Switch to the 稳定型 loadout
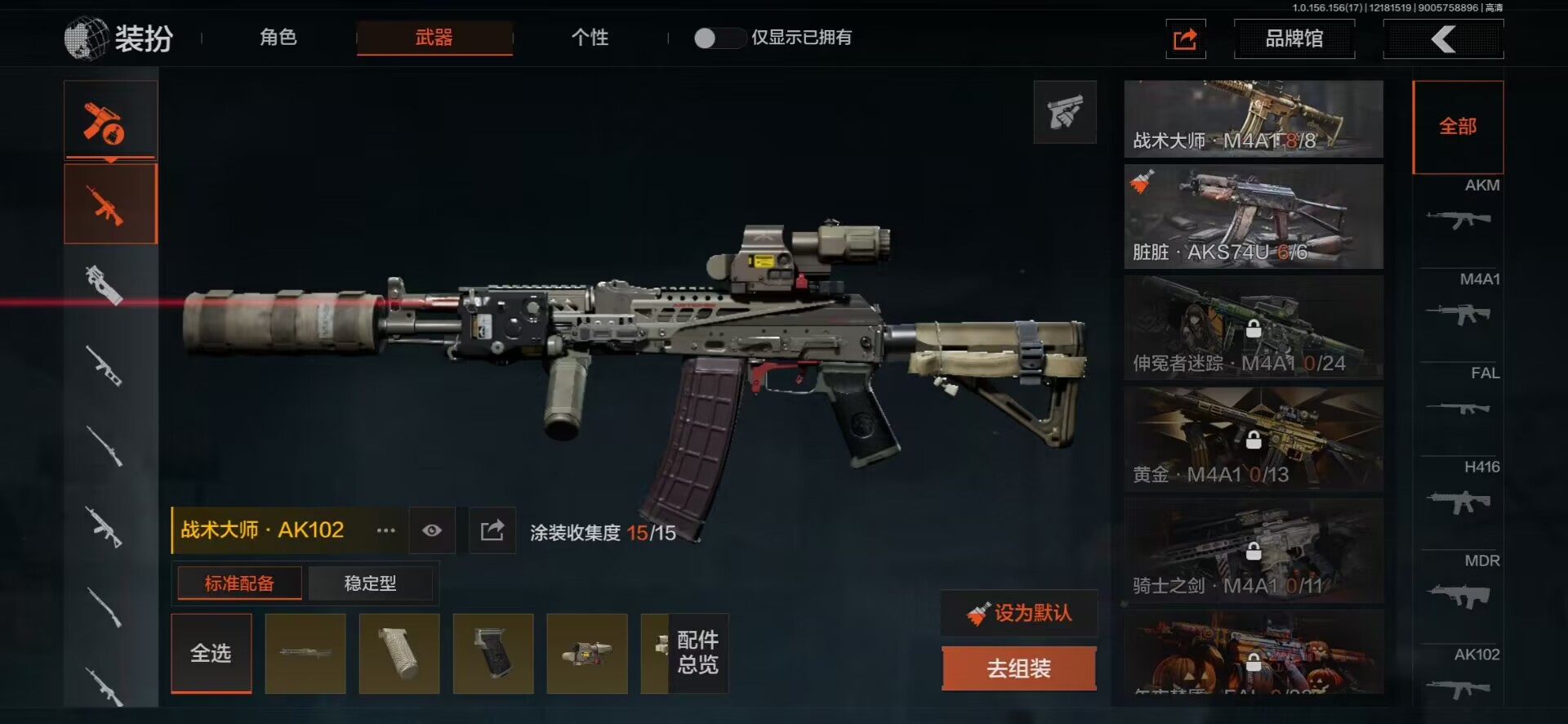The width and height of the screenshot is (1568, 724). (x=370, y=583)
